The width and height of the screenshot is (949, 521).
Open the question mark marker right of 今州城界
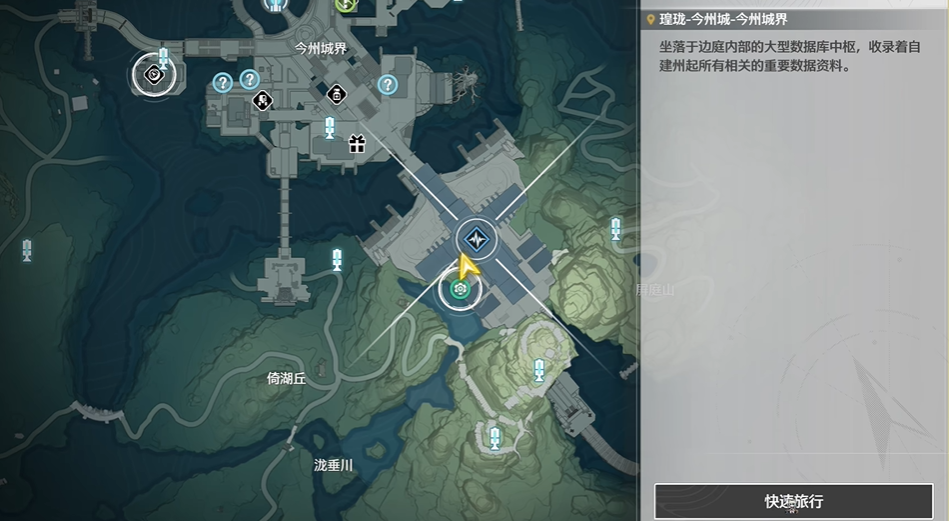(x=387, y=85)
